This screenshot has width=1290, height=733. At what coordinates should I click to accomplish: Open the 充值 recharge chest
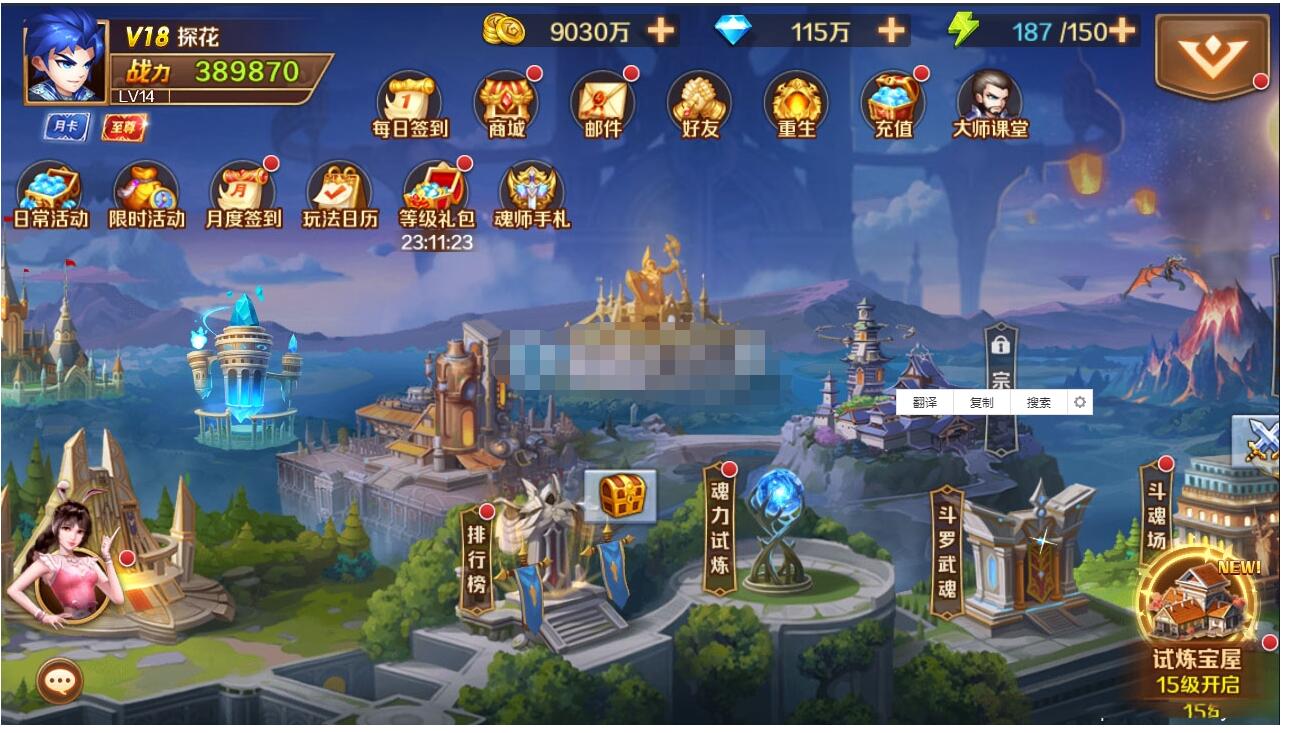[892, 103]
